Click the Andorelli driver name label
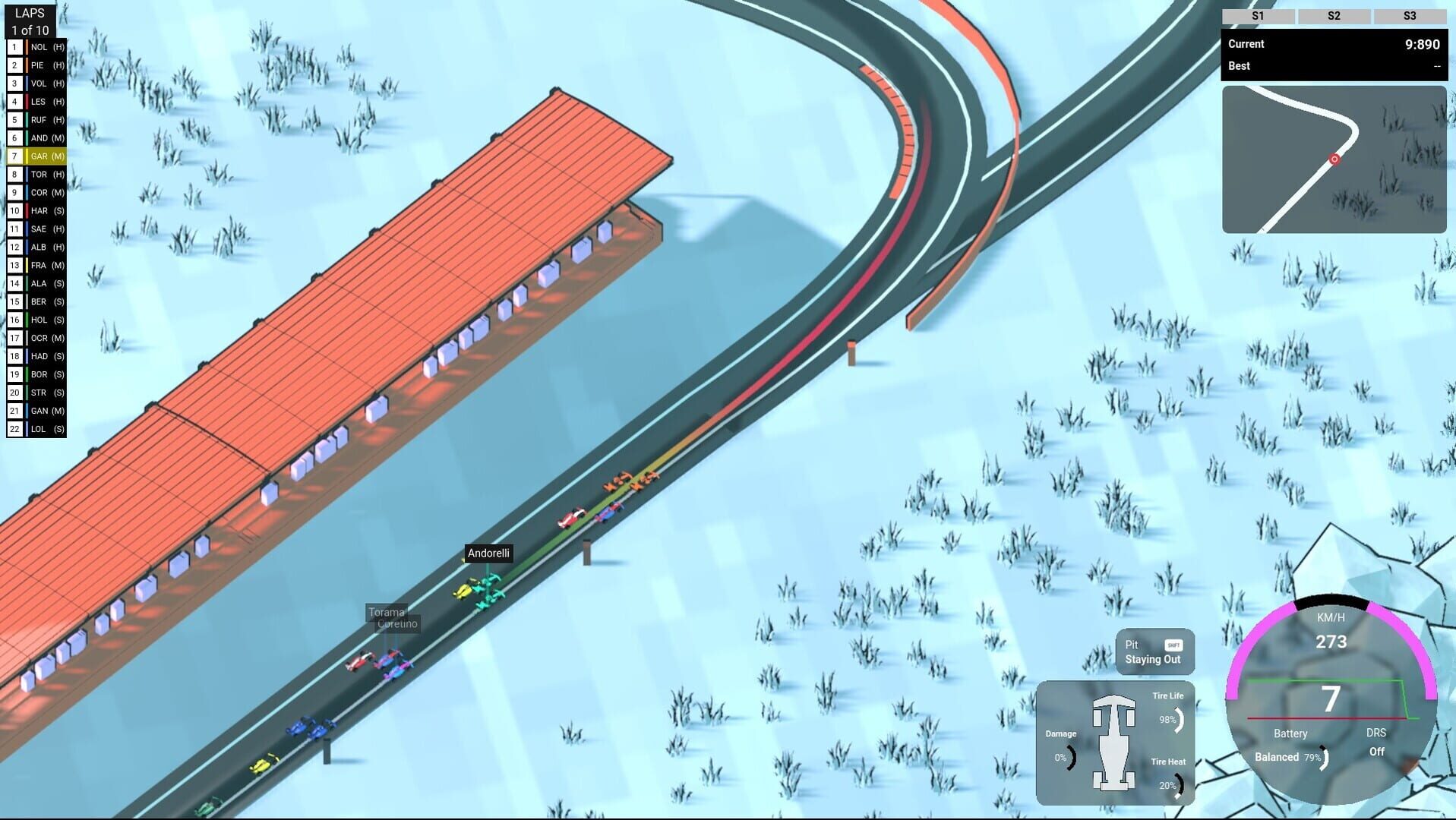1456x820 pixels. (489, 553)
